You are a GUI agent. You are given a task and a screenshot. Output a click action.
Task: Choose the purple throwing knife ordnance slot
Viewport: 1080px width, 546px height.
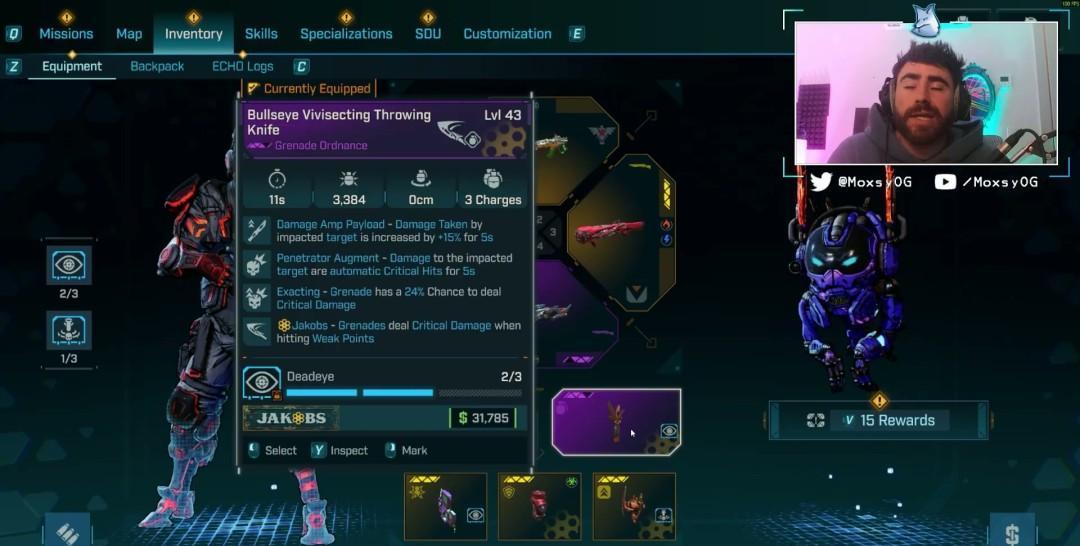coord(616,421)
